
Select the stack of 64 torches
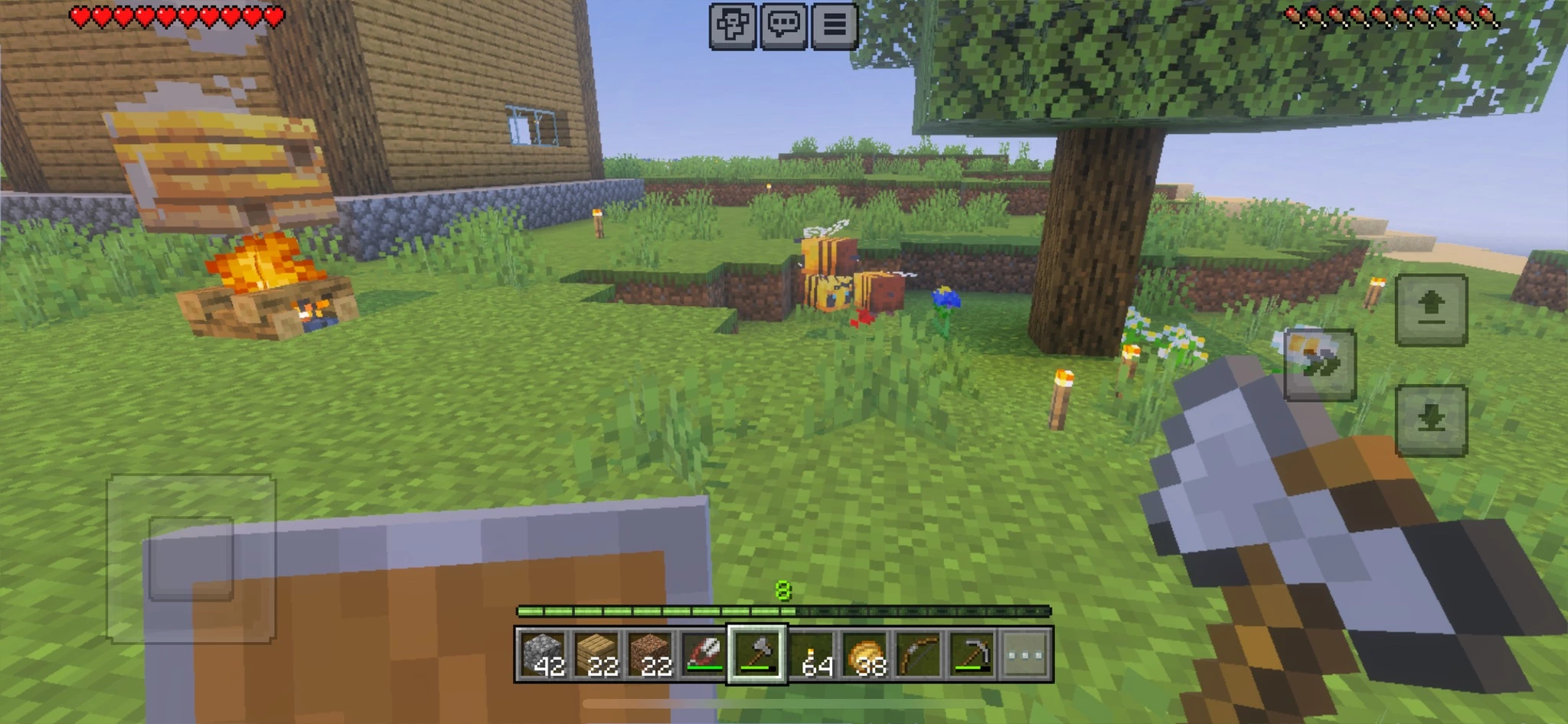coord(812,655)
